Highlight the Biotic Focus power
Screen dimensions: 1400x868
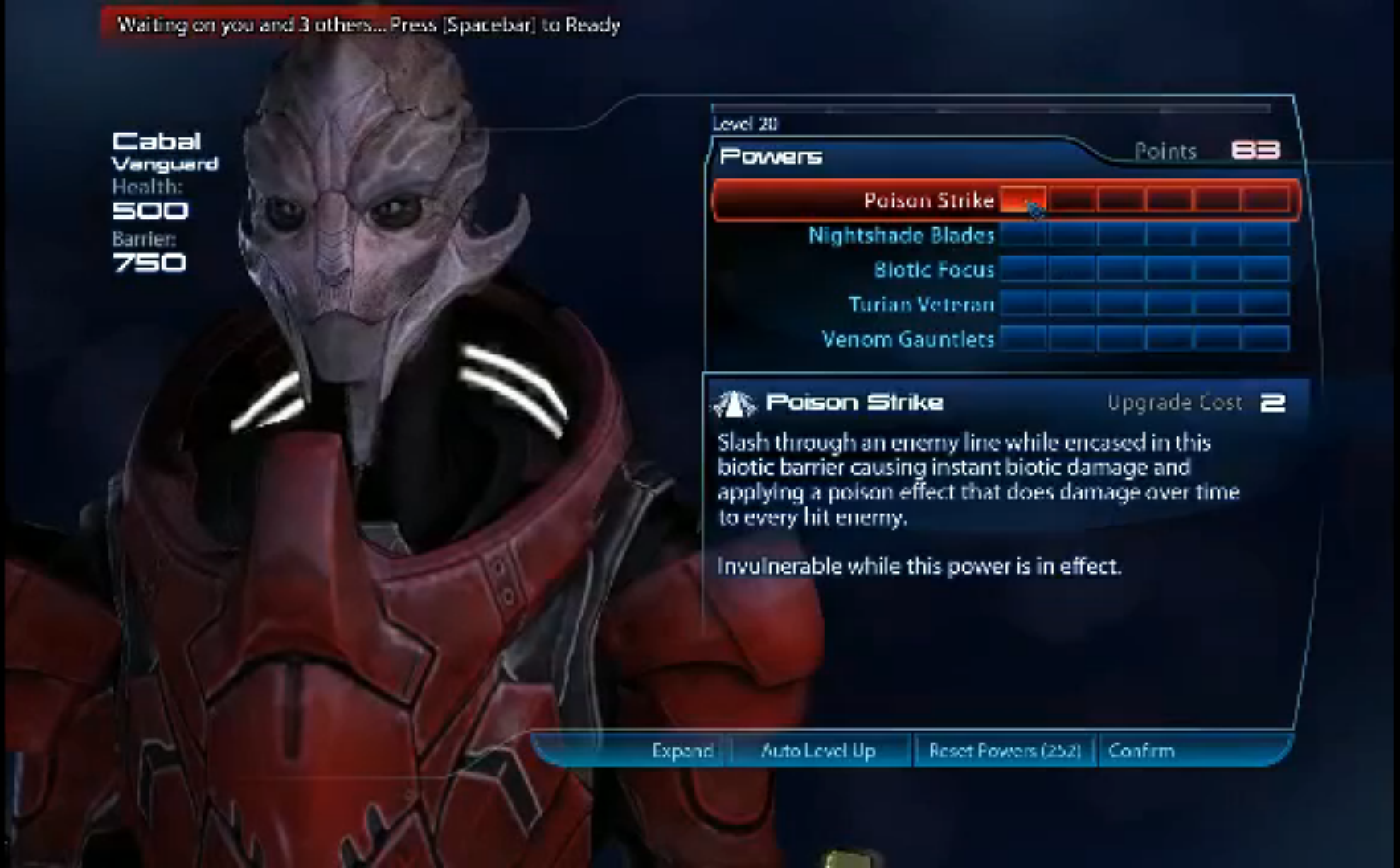coord(934,270)
